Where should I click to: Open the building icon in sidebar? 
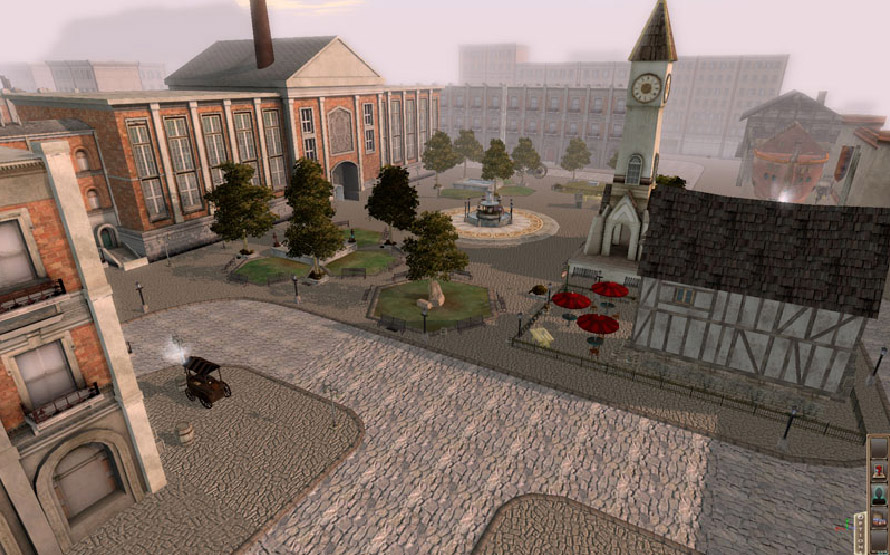878,520
